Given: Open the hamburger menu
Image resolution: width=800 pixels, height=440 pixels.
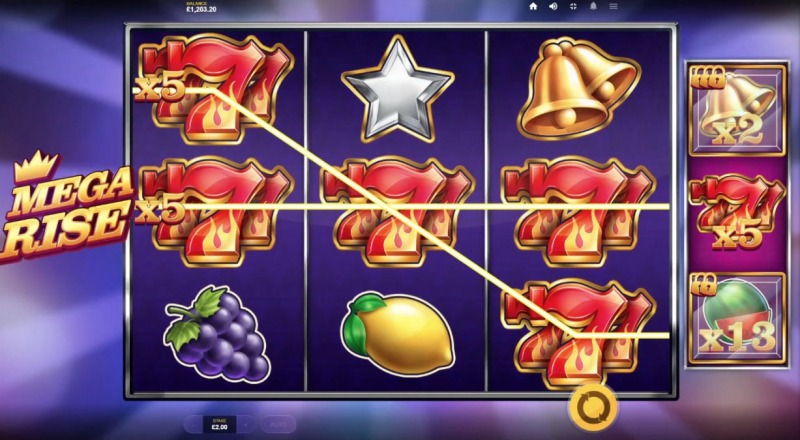Looking at the screenshot, I should [x=613, y=6].
